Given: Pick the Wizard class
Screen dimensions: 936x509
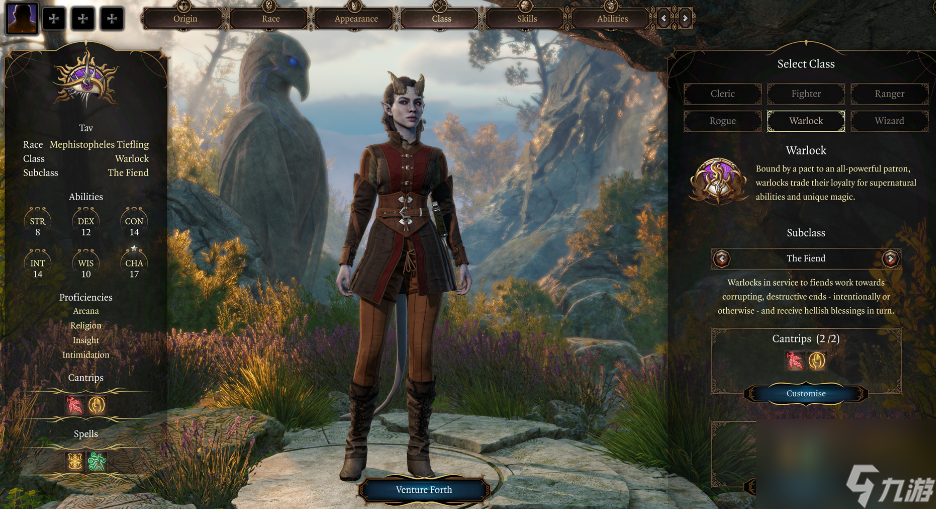Looking at the screenshot, I should tap(889, 121).
